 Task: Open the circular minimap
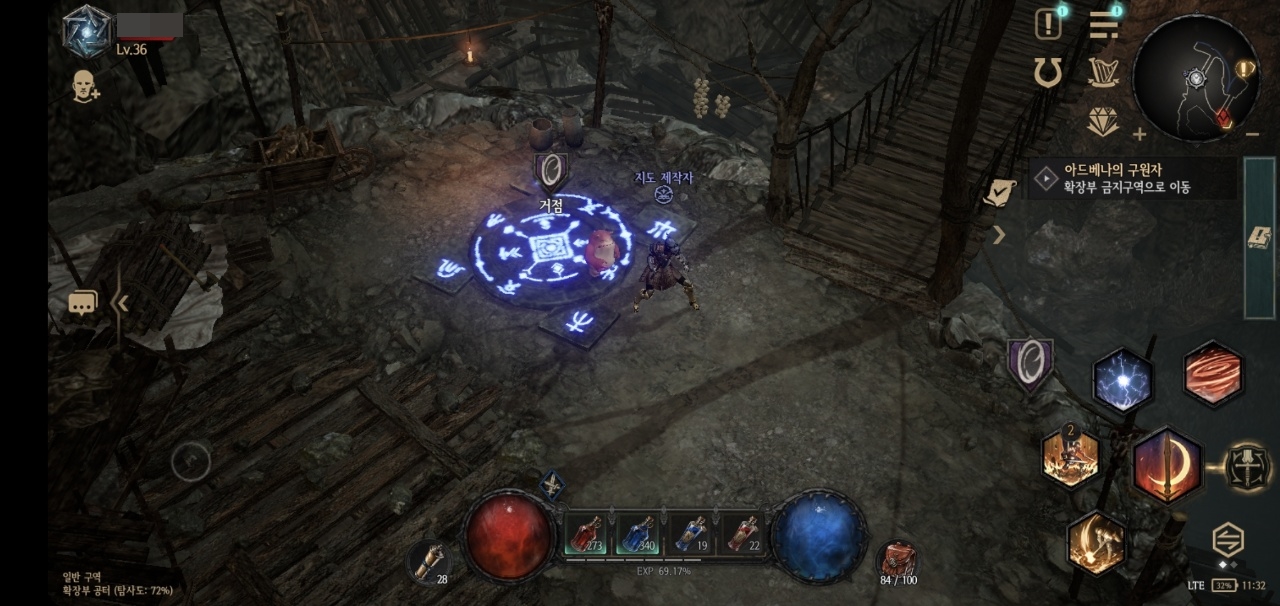point(1195,78)
